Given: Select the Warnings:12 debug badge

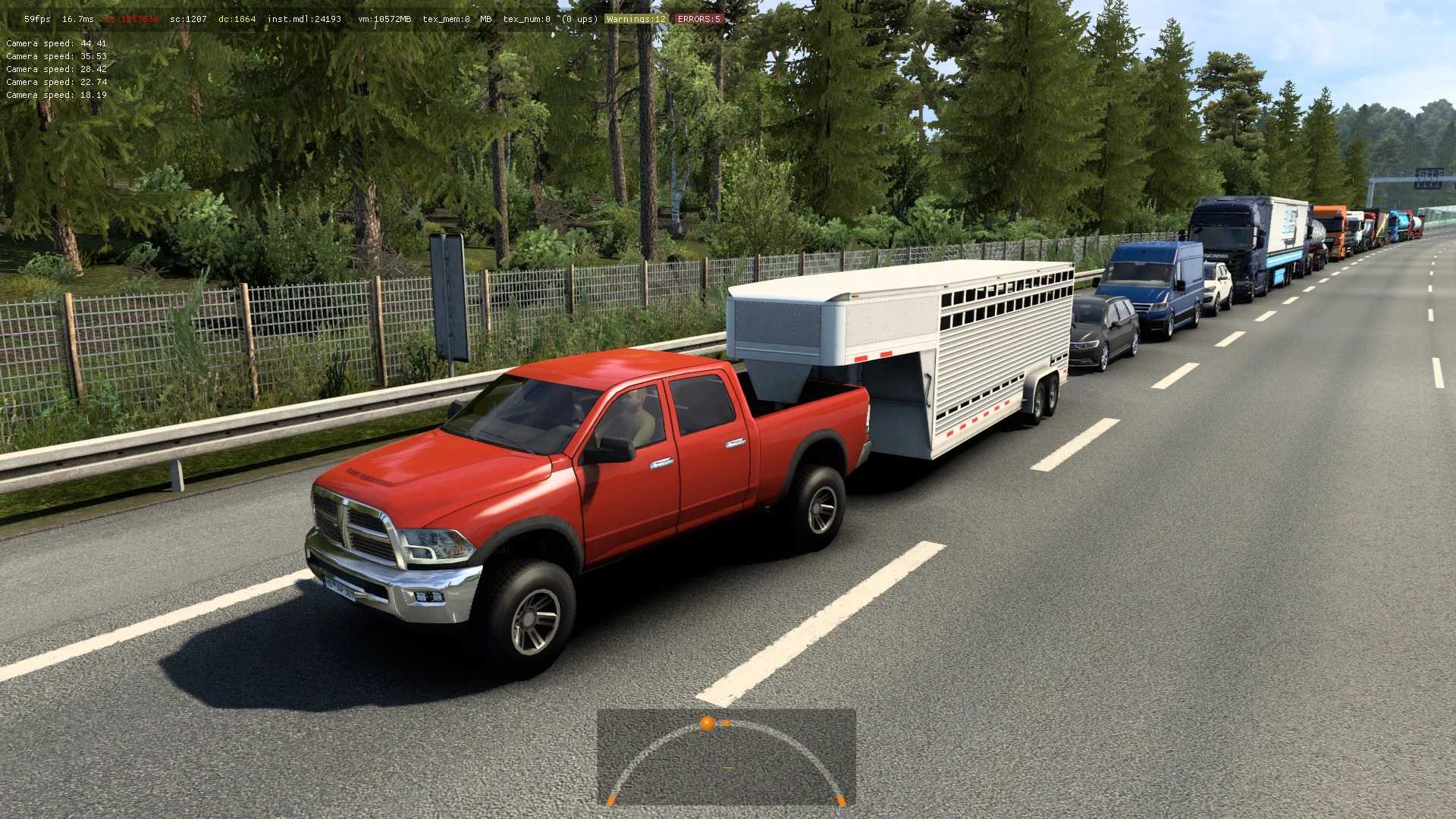Looking at the screenshot, I should [635, 19].
